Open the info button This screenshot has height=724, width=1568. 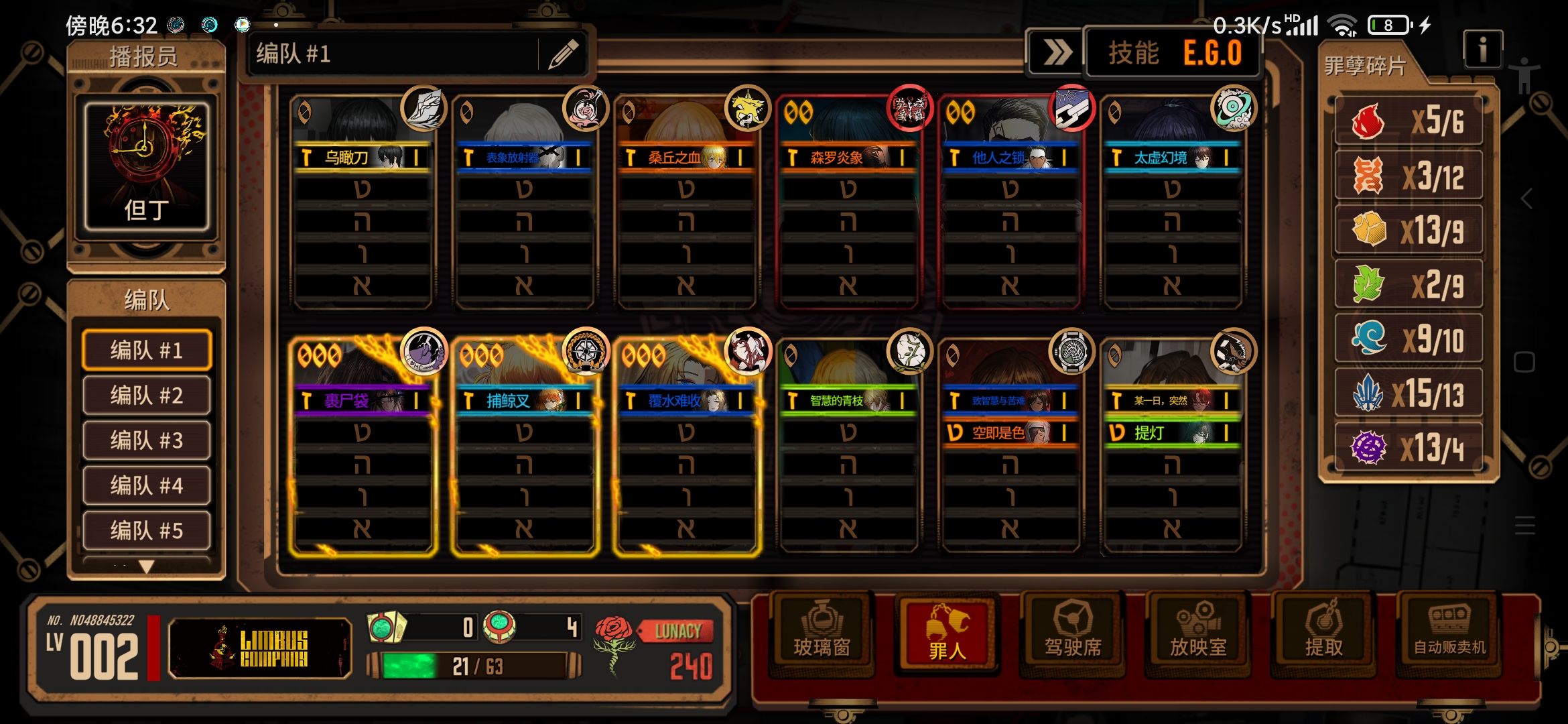tap(1482, 49)
